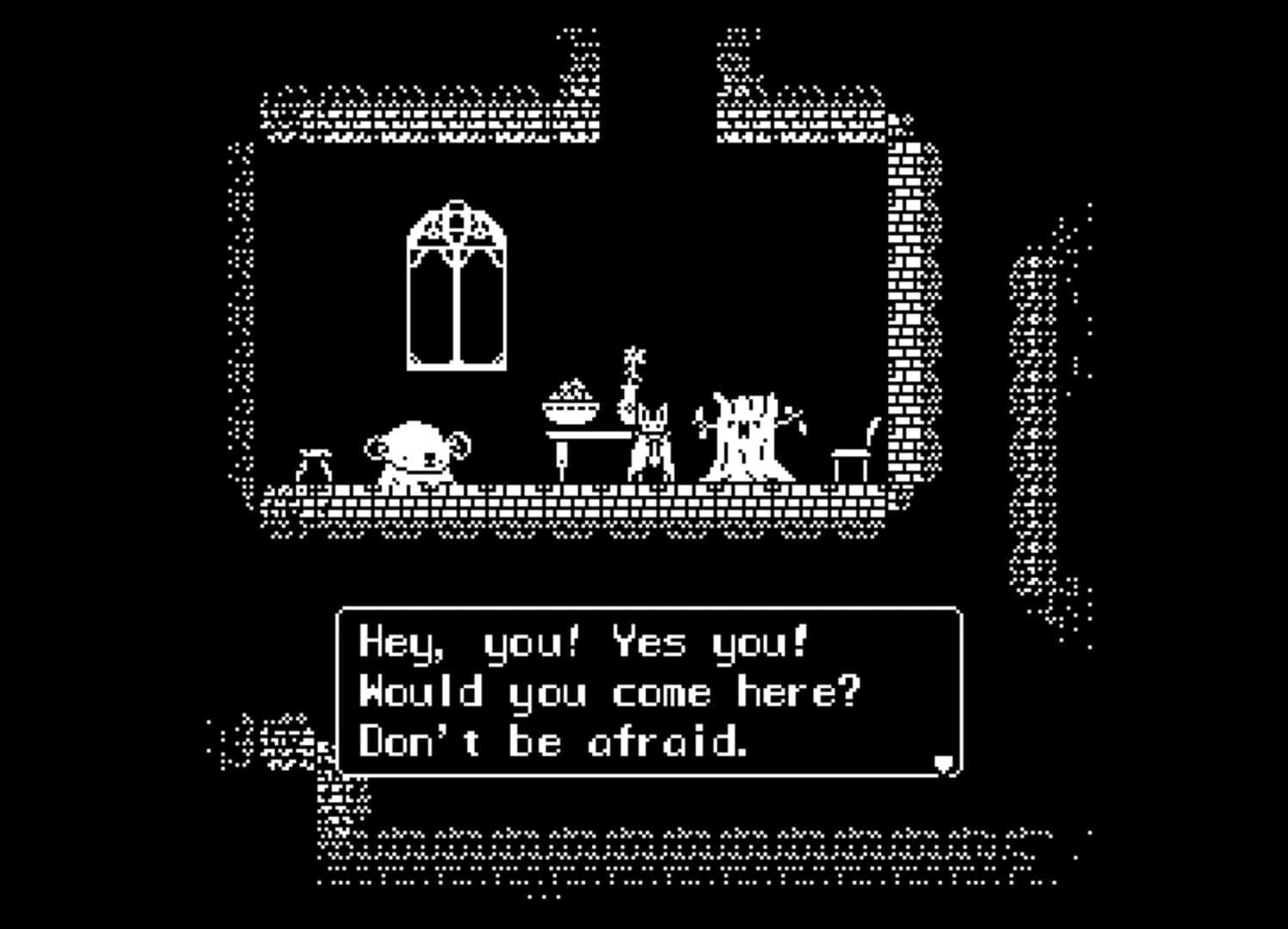Click the heart advance indicator in dialogue box
Screen dimensions: 1288x929
point(944,760)
